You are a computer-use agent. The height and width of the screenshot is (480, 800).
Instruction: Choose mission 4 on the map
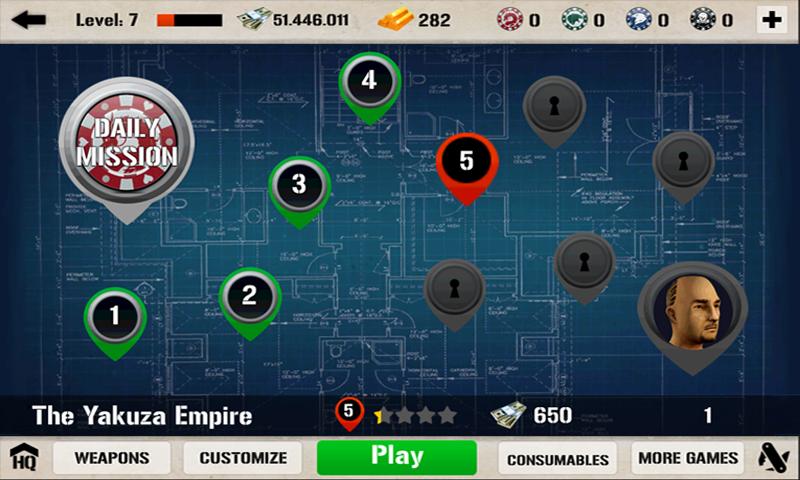tap(369, 81)
